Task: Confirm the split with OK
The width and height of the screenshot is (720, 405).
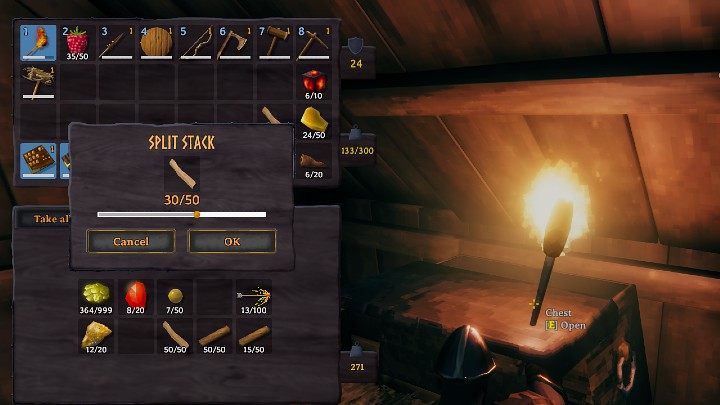Action: (232, 241)
